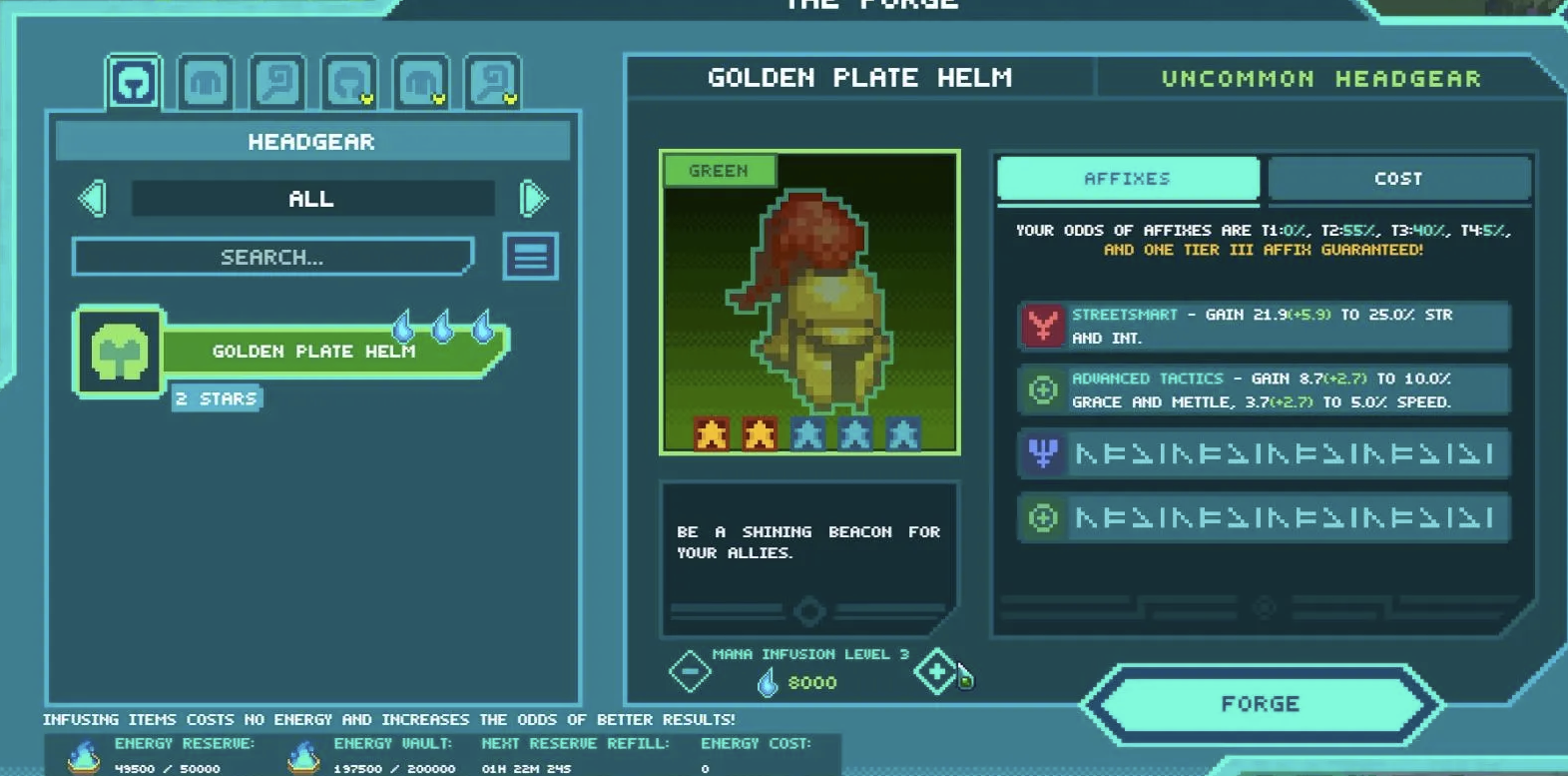Viewport: 1568px width, 776px height.
Task: Click the purple trident icon on hidden affix
Action: 1041,453
